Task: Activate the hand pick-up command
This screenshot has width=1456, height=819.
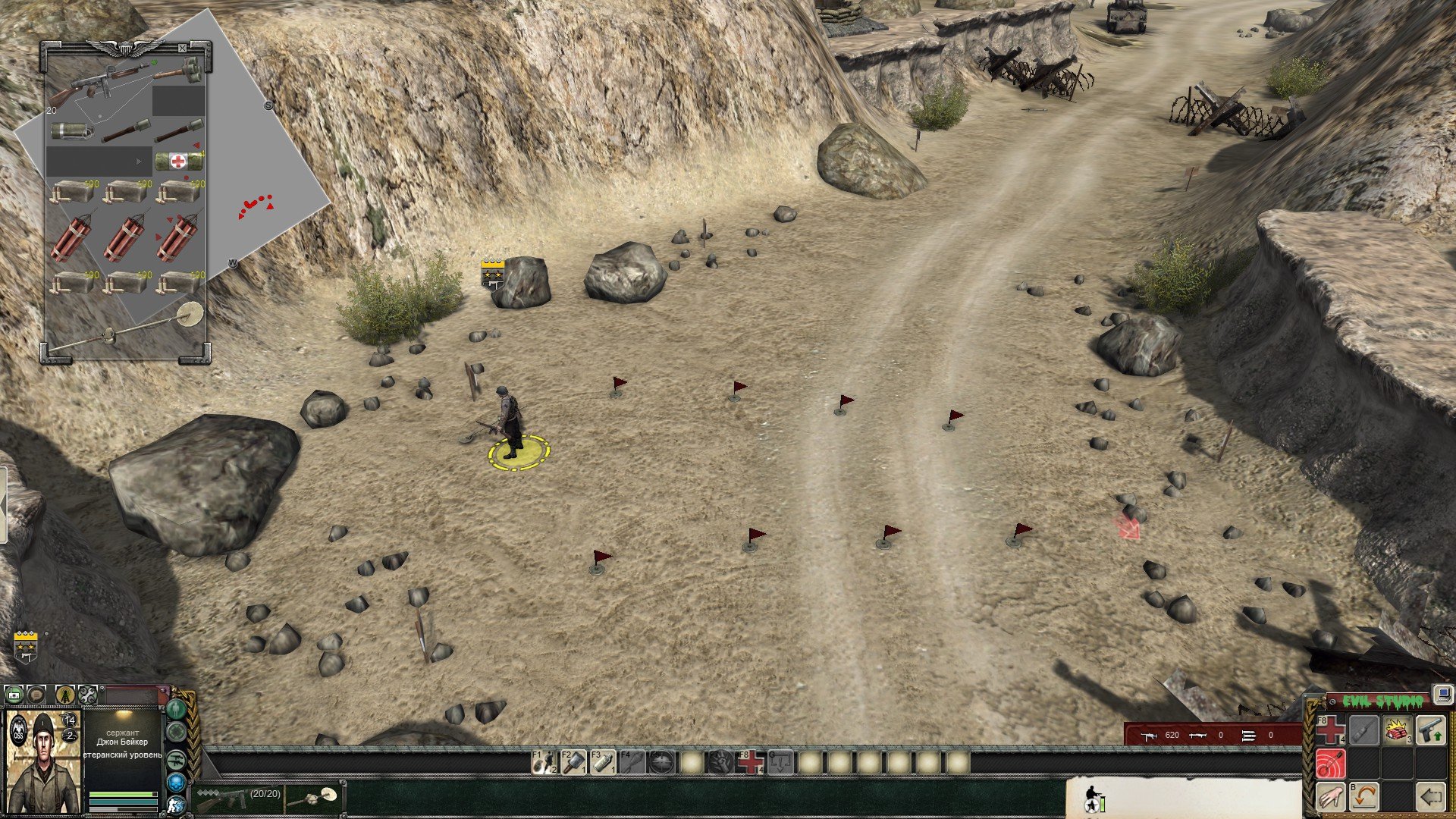Action: click(x=1329, y=797)
